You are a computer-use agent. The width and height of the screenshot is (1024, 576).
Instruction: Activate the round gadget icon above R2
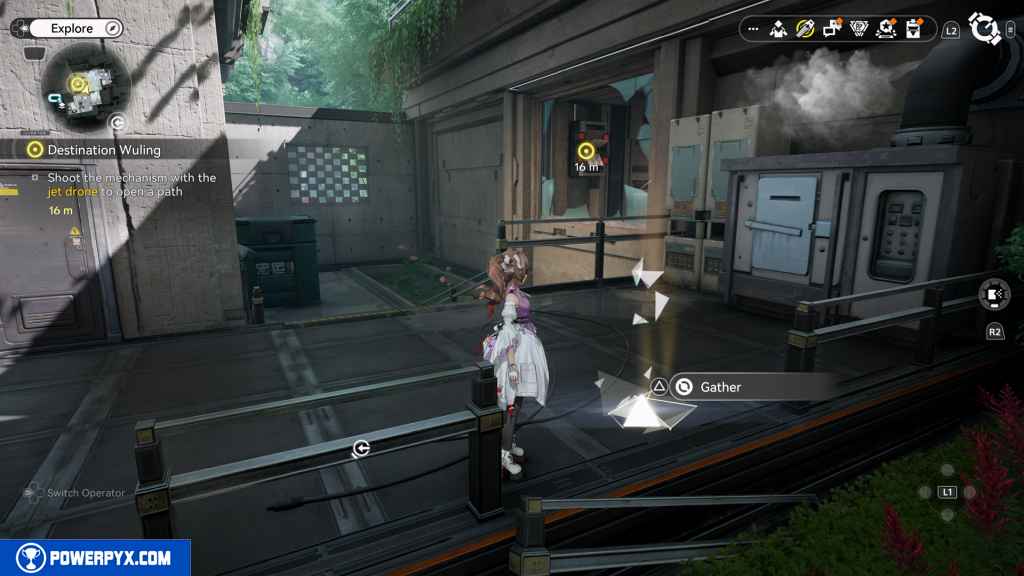pyautogui.click(x=994, y=296)
